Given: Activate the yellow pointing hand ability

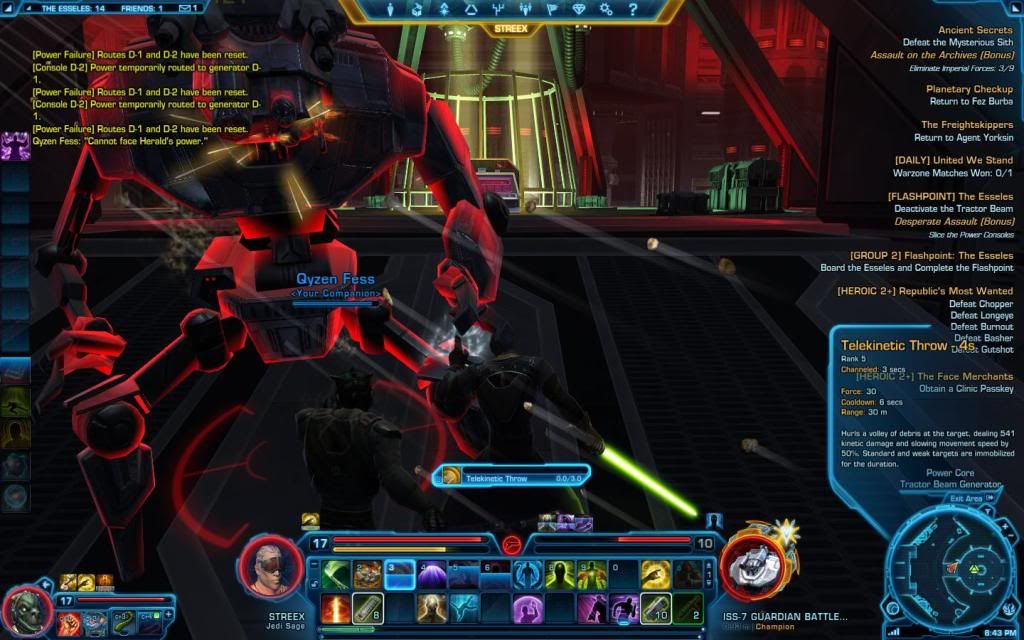Looking at the screenshot, I should (x=656, y=574).
